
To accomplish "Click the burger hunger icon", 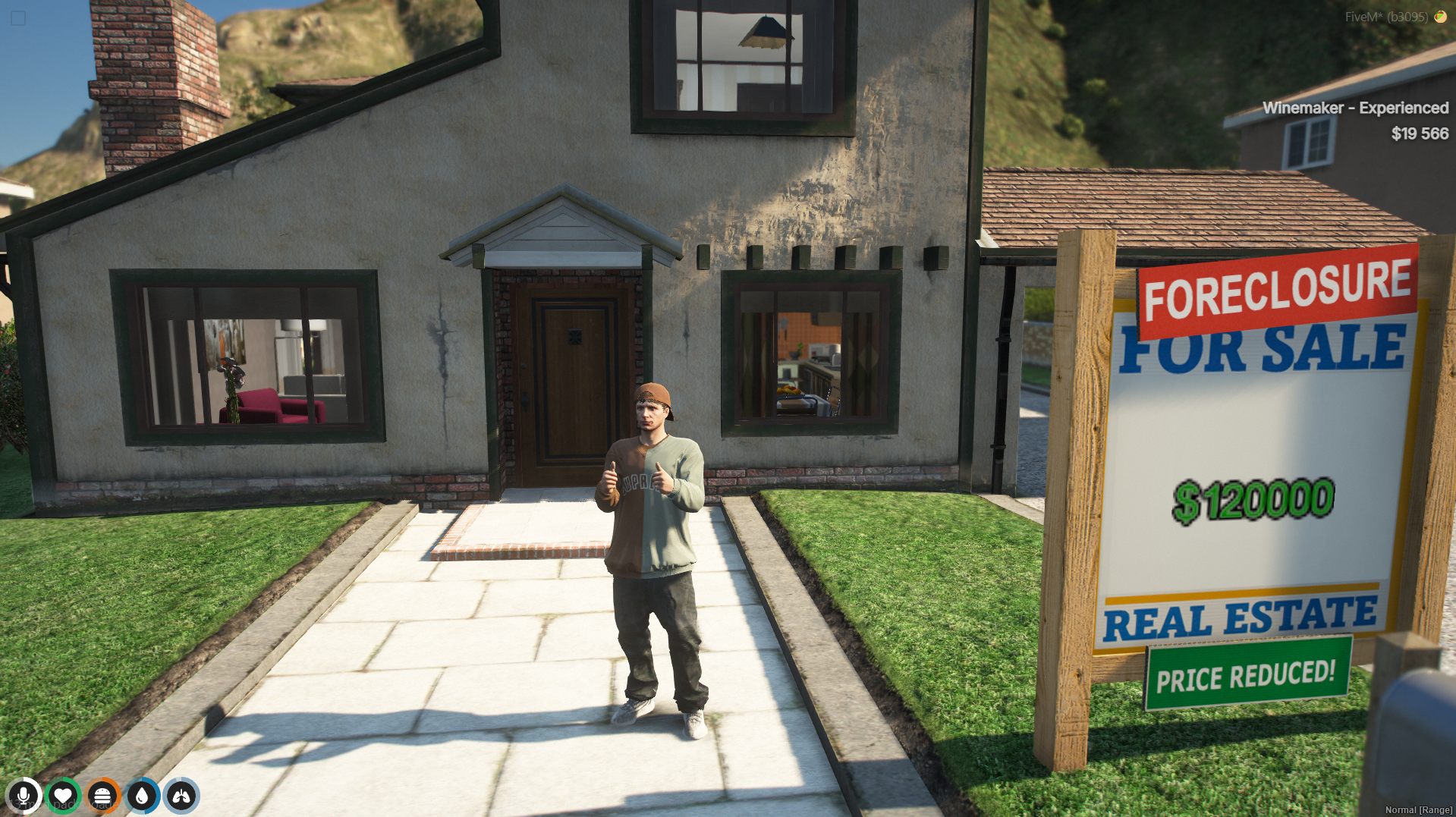I will pos(102,796).
